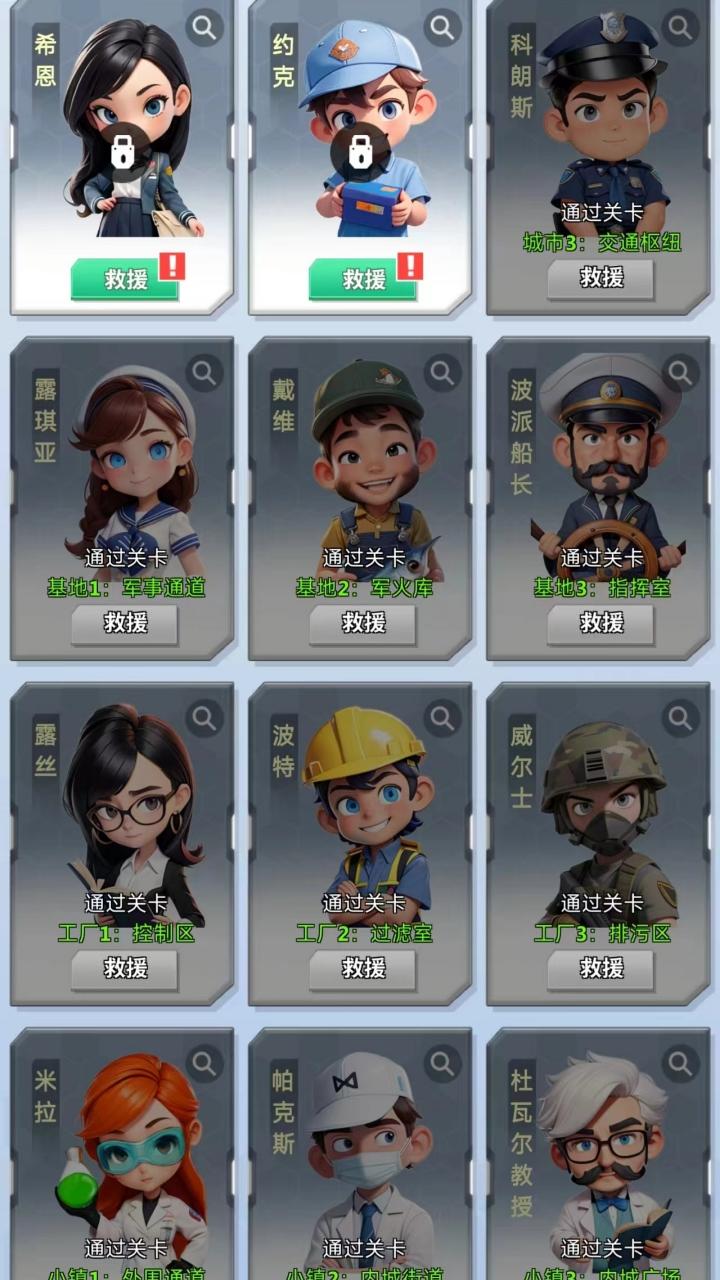720x1280 pixels.
Task: Click magnifier on 露琪亚's card
Action: point(204,373)
